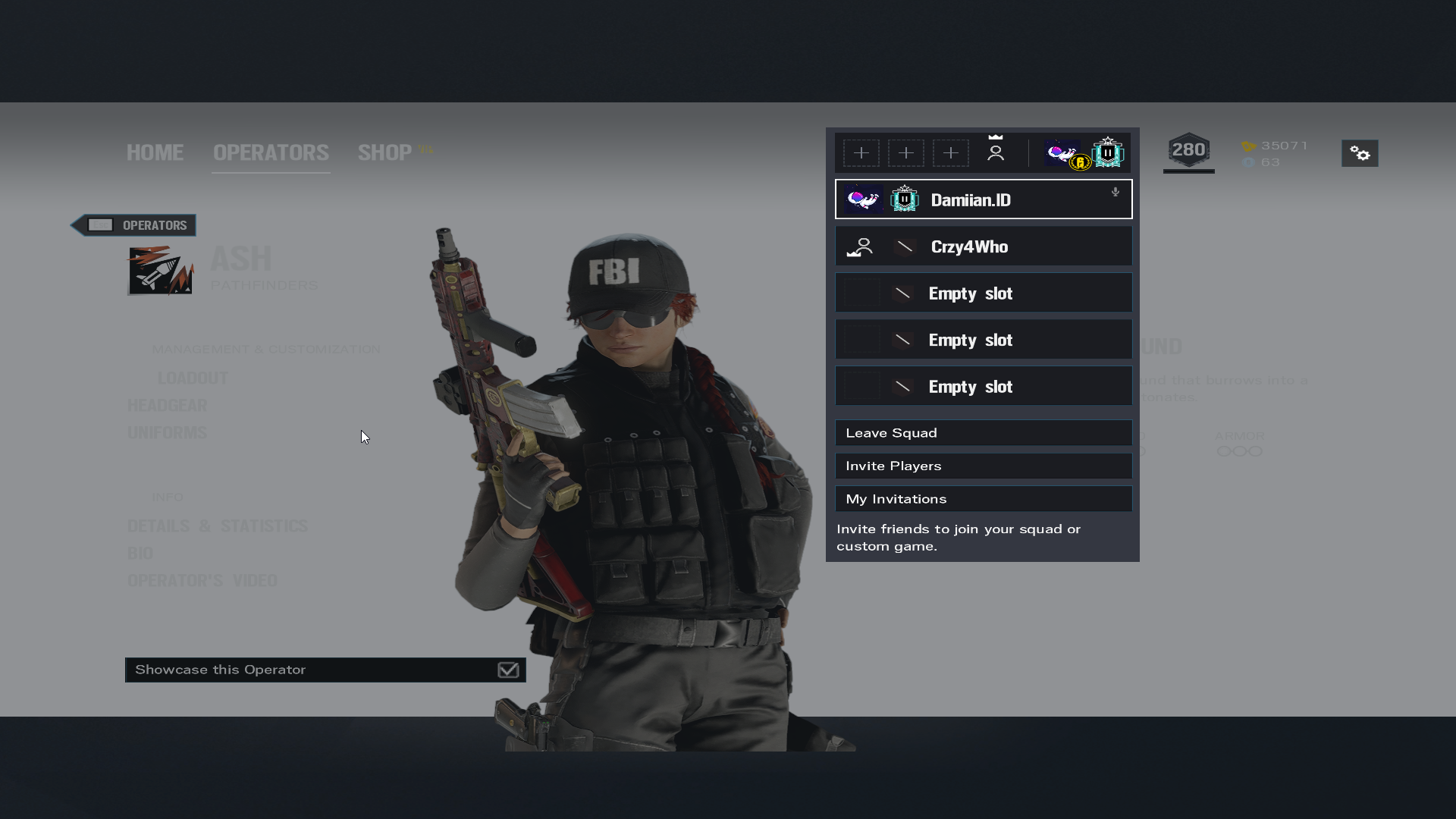Viewport: 1456px width, 819px height.
Task: Click the level 280 clearance badge
Action: (1188, 151)
